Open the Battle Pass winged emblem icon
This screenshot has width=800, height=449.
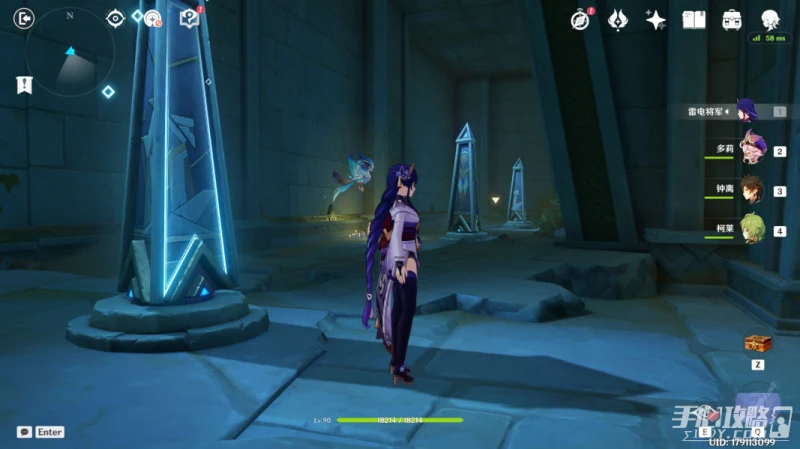[618, 19]
